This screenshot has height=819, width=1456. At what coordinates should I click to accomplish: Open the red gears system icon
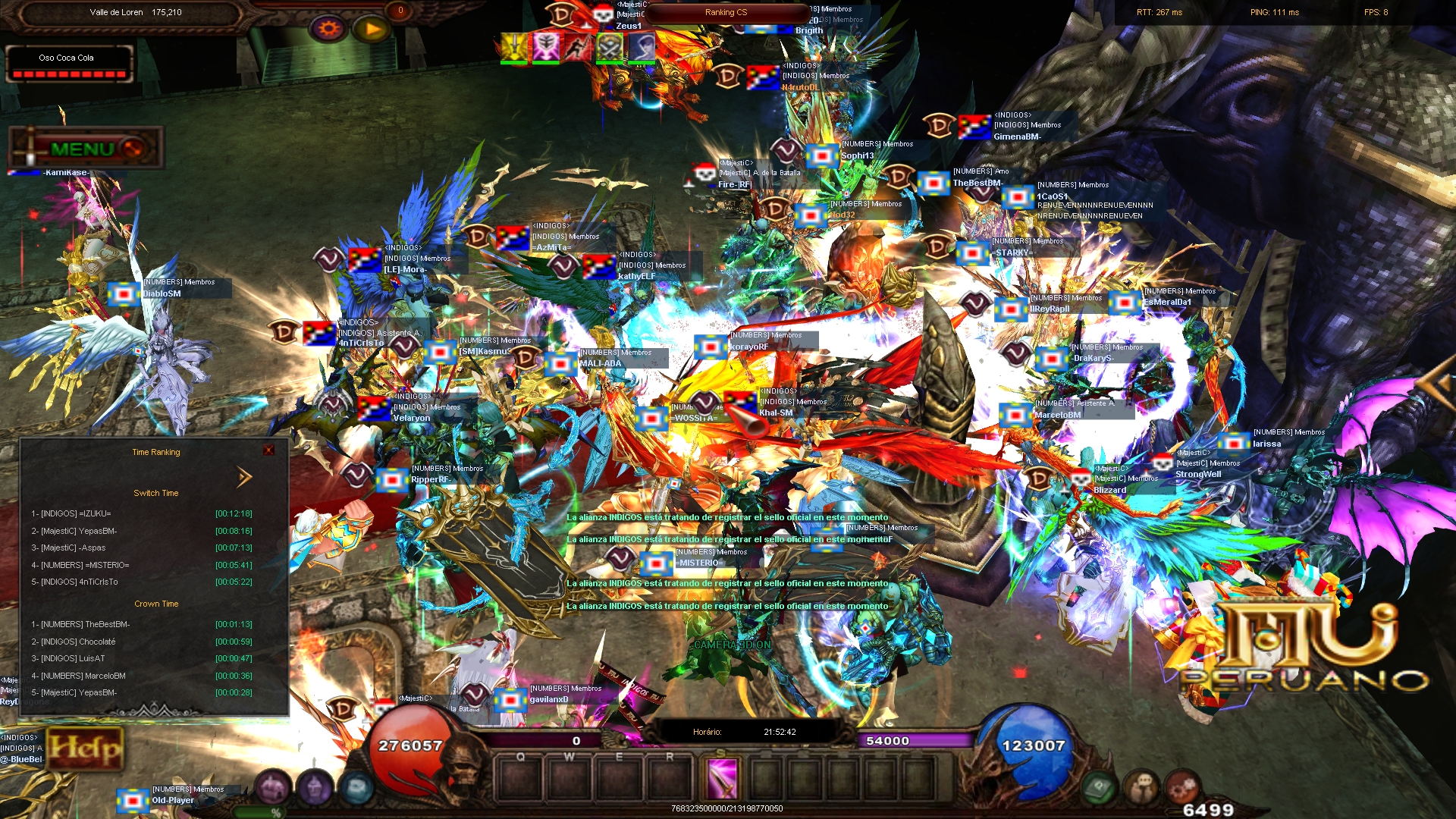point(1181,789)
